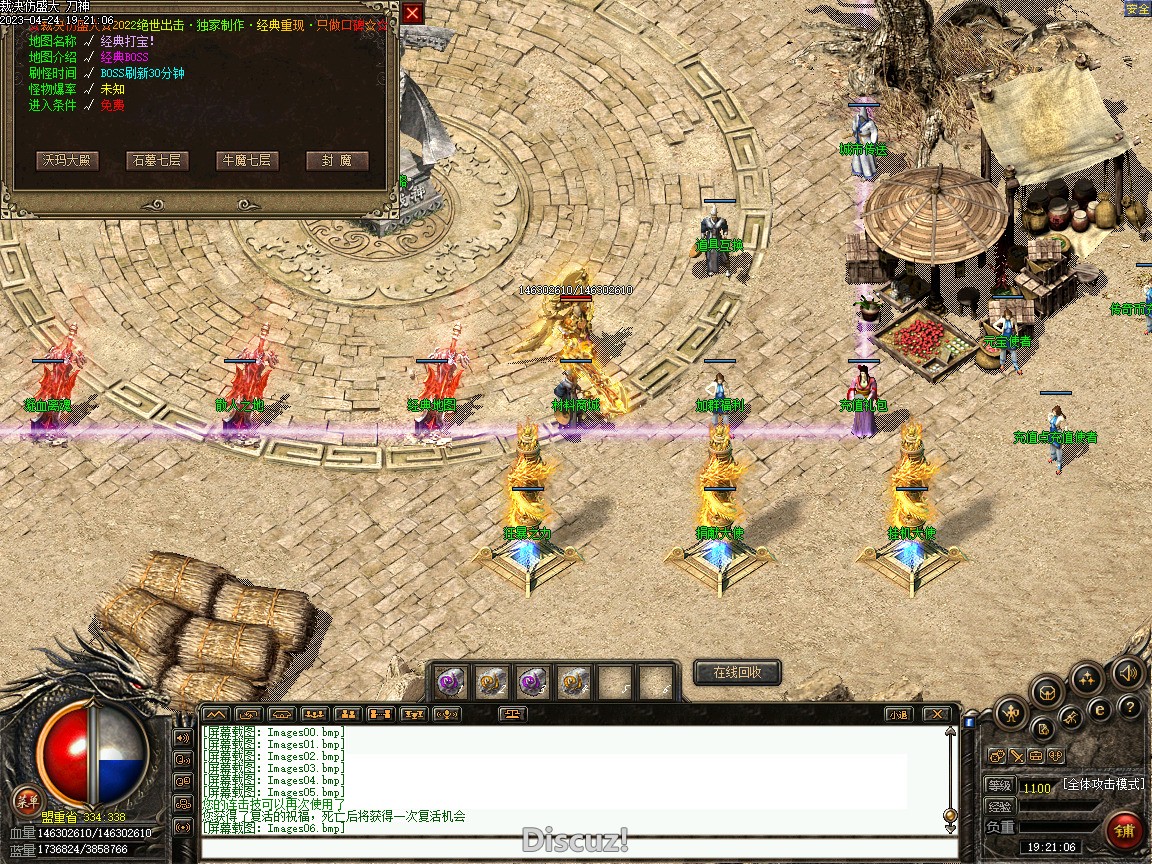Choose the 沃玛大殿 map button

[67, 160]
